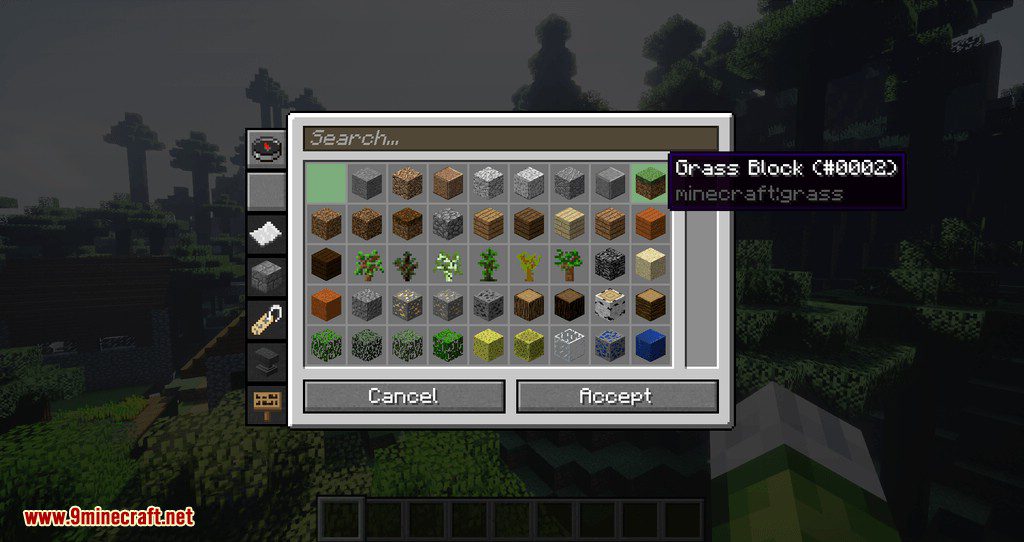Pick the transparent glass block
Viewport: 1024px width, 542px height.
point(570,346)
